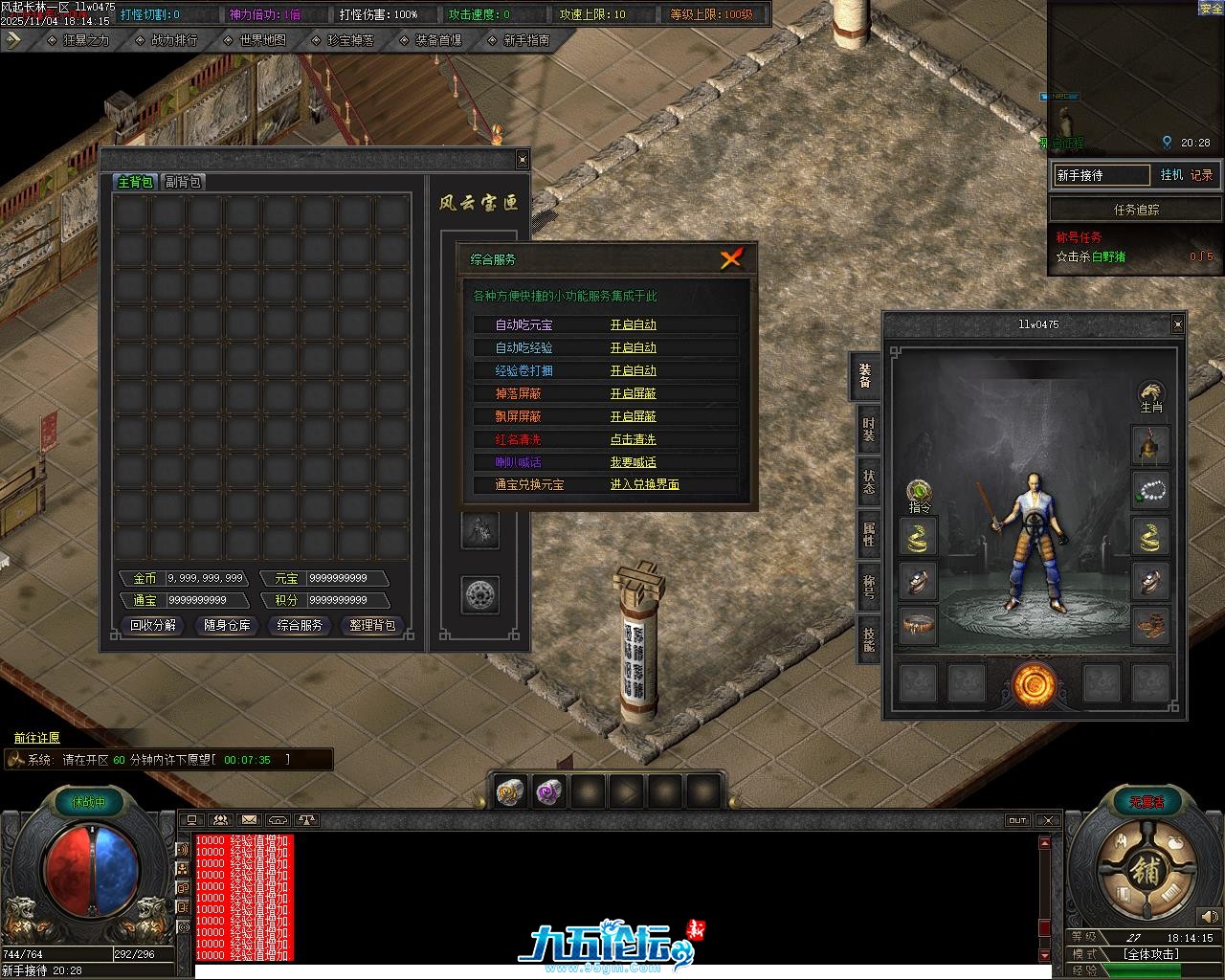Screen dimensions: 1225x980
Task: Open the 世界地图 world map menu
Action: [262, 40]
